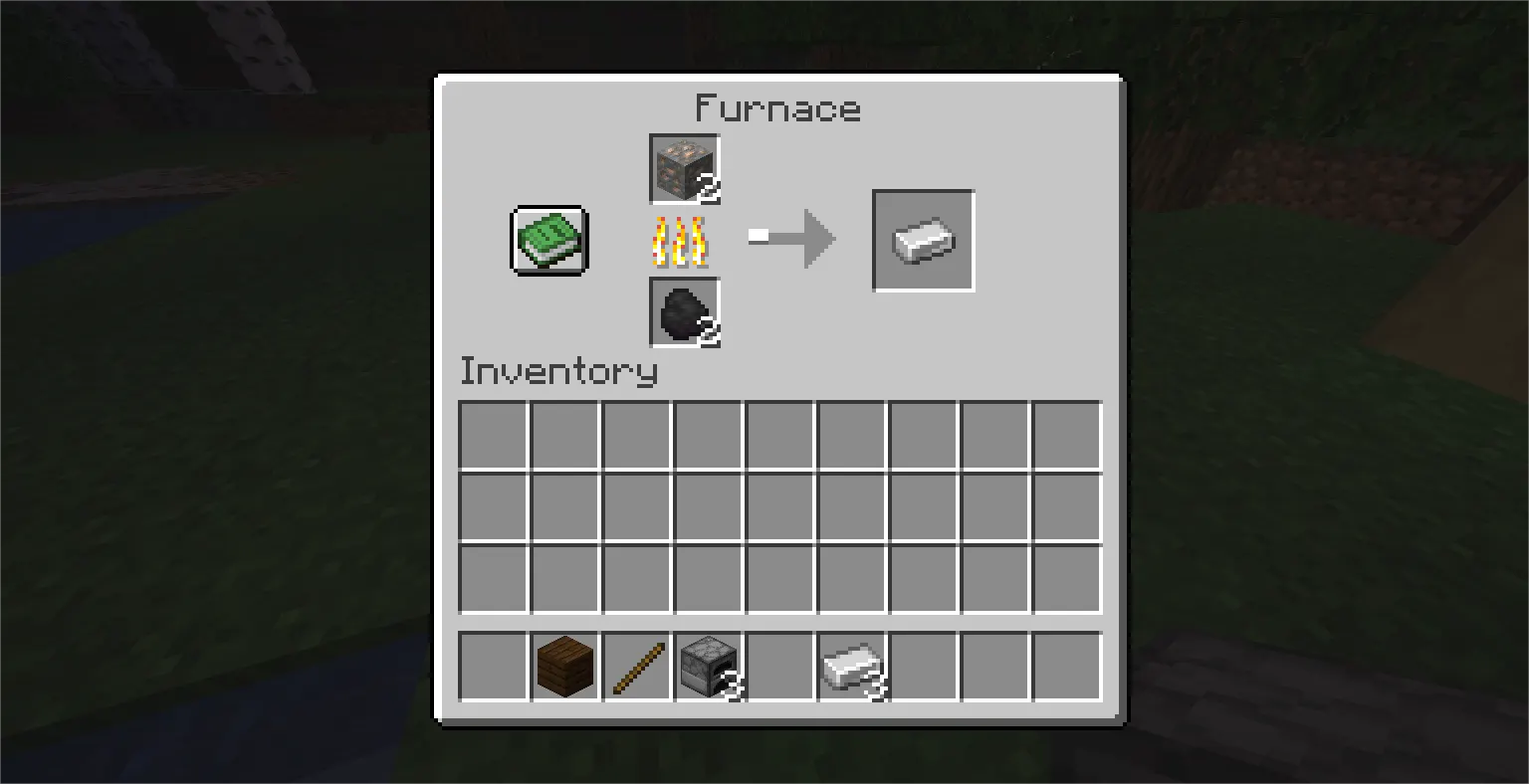Pick up the coal from the fuel slot
Viewport: 1529px width, 784px height.
pyautogui.click(x=684, y=312)
